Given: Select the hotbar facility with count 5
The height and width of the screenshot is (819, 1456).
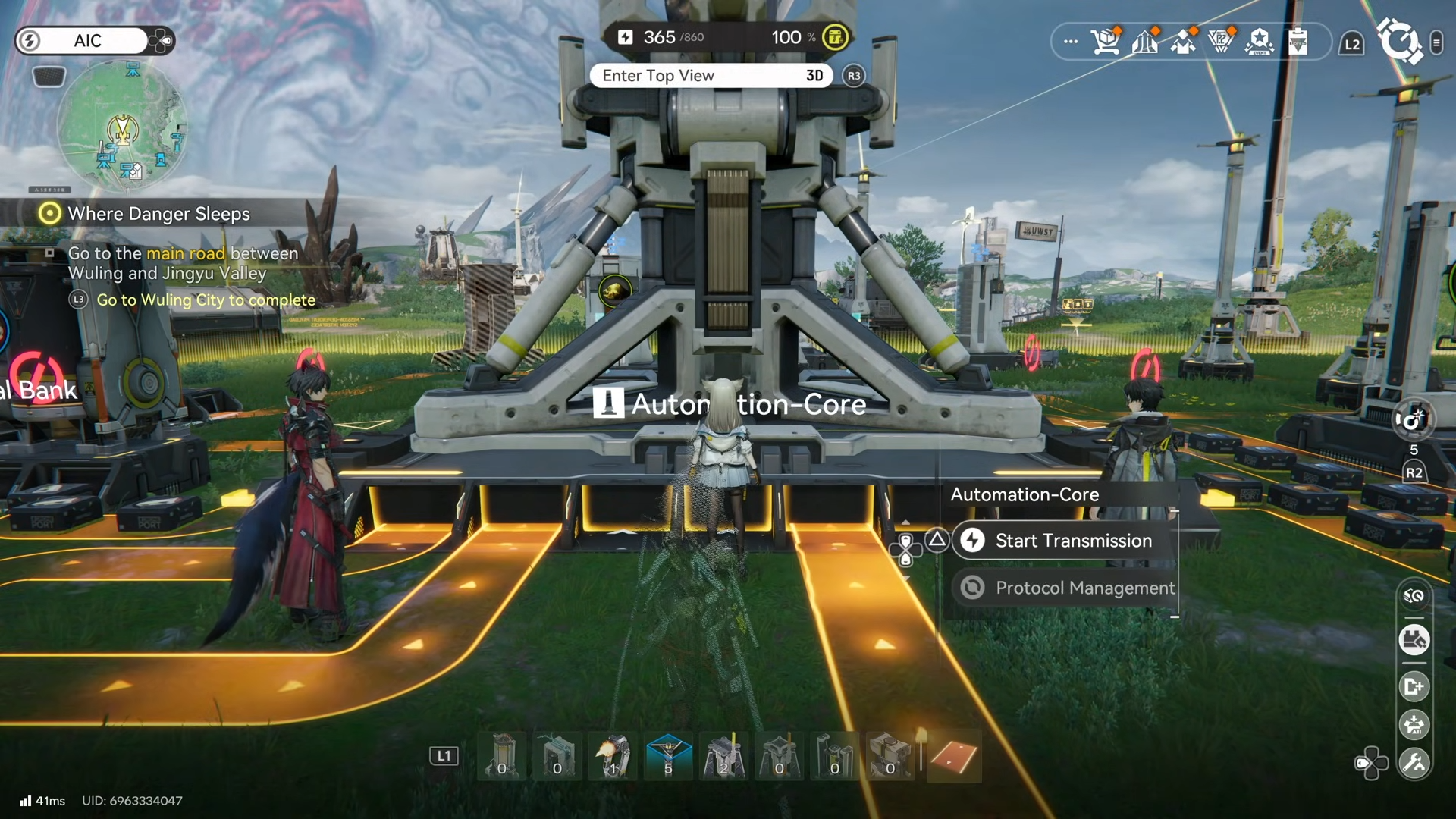Looking at the screenshot, I should click(x=668, y=756).
